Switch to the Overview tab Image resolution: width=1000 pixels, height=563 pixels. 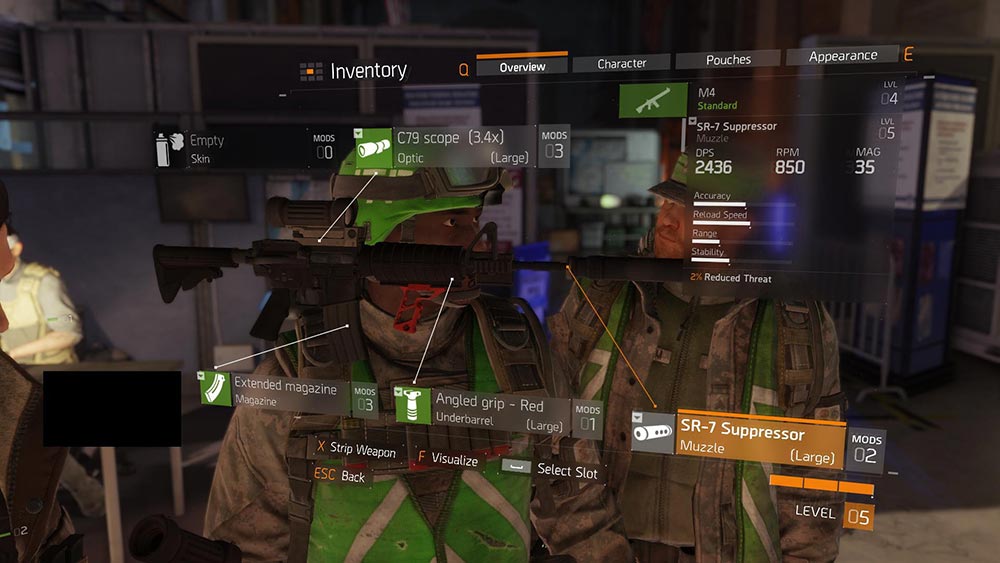522,66
